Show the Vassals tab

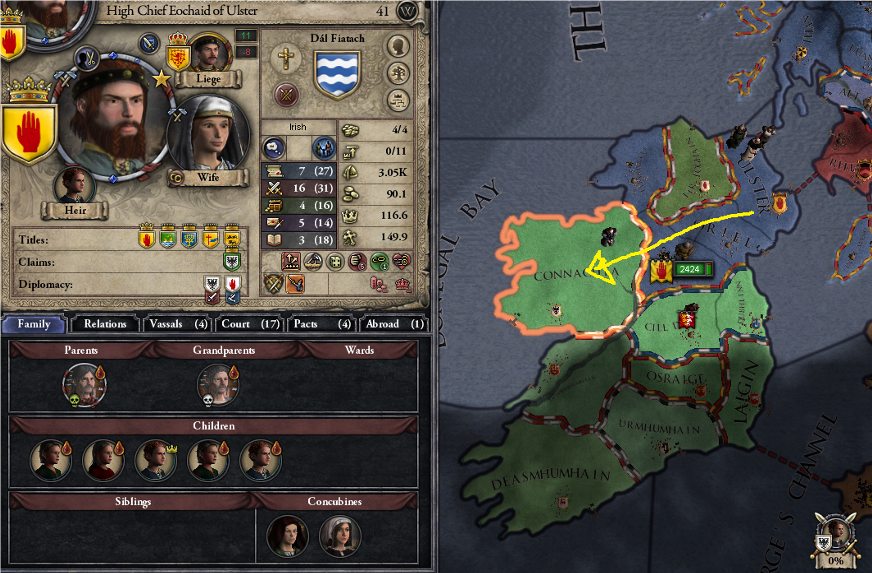pyautogui.click(x=175, y=324)
